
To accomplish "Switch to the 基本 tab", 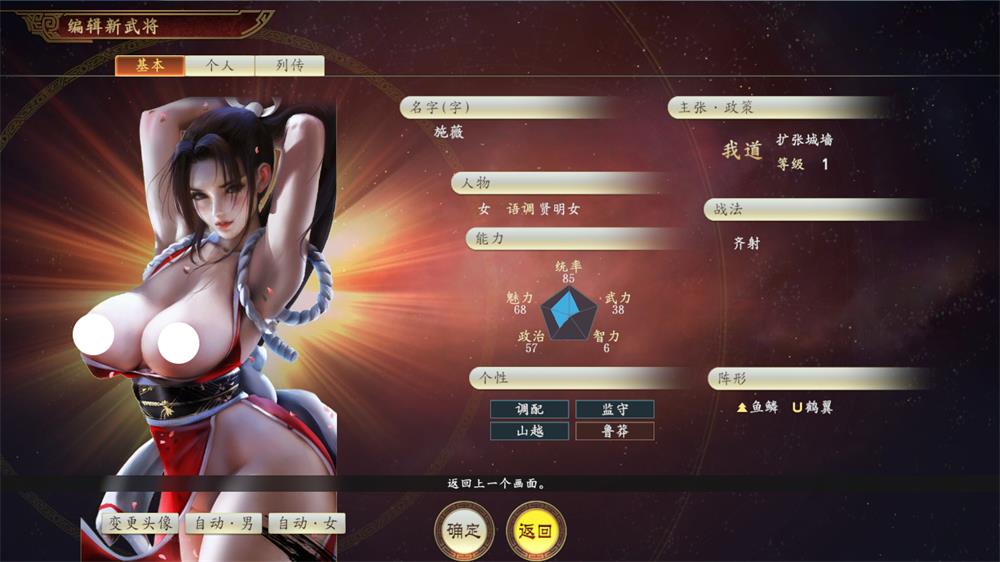I will [x=150, y=66].
